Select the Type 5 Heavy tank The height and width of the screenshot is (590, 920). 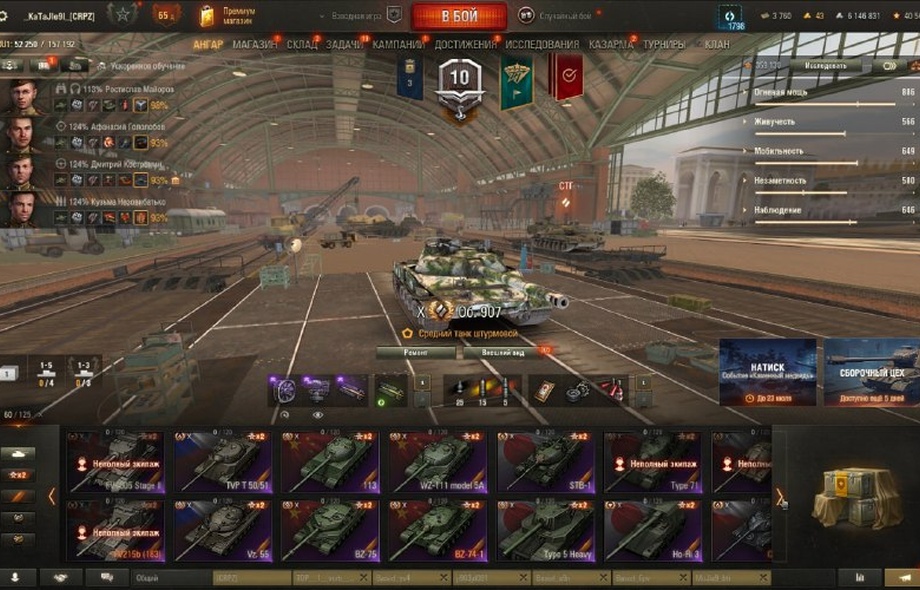tap(544, 530)
